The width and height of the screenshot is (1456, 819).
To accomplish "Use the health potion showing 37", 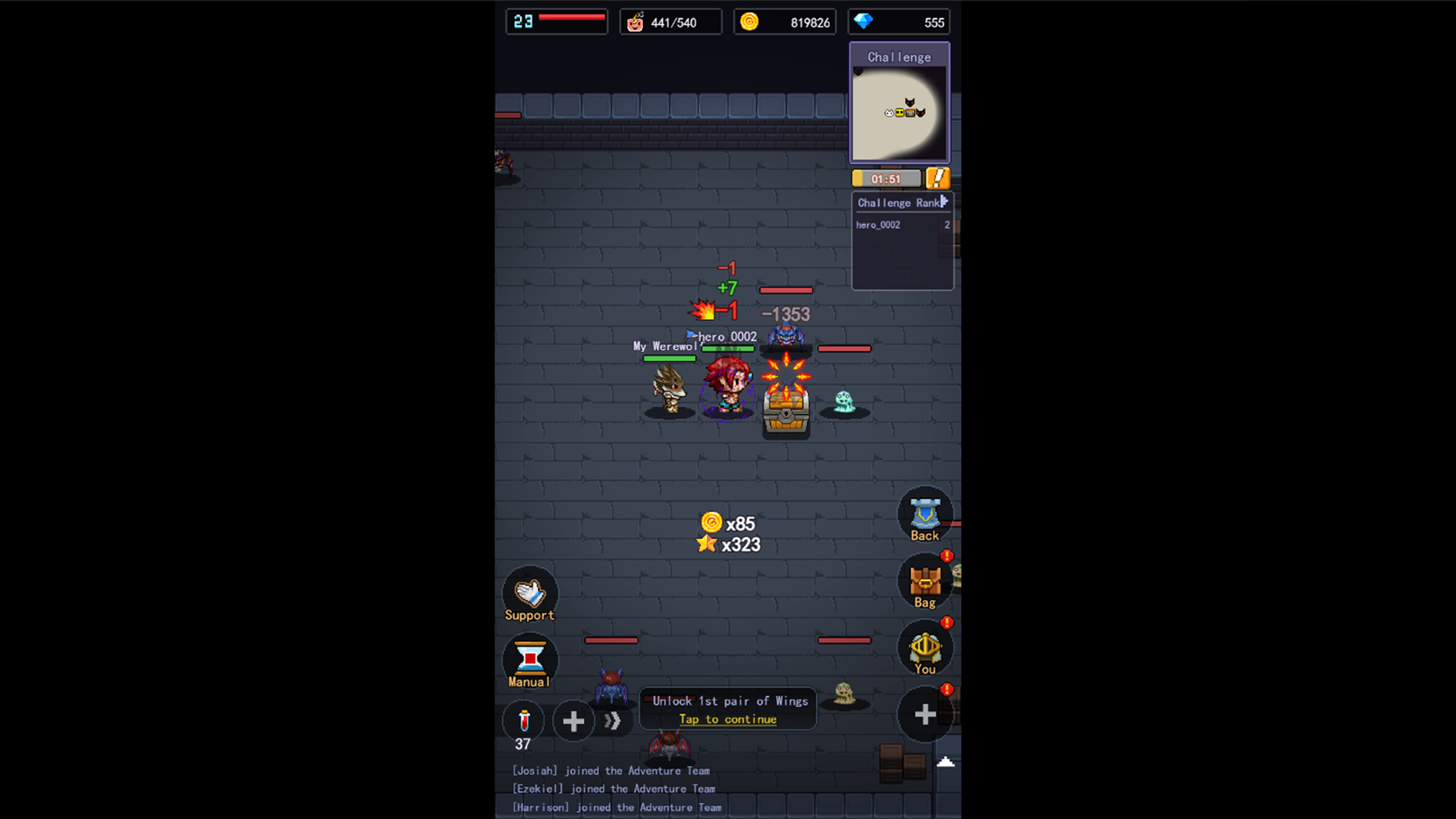I will (x=522, y=720).
